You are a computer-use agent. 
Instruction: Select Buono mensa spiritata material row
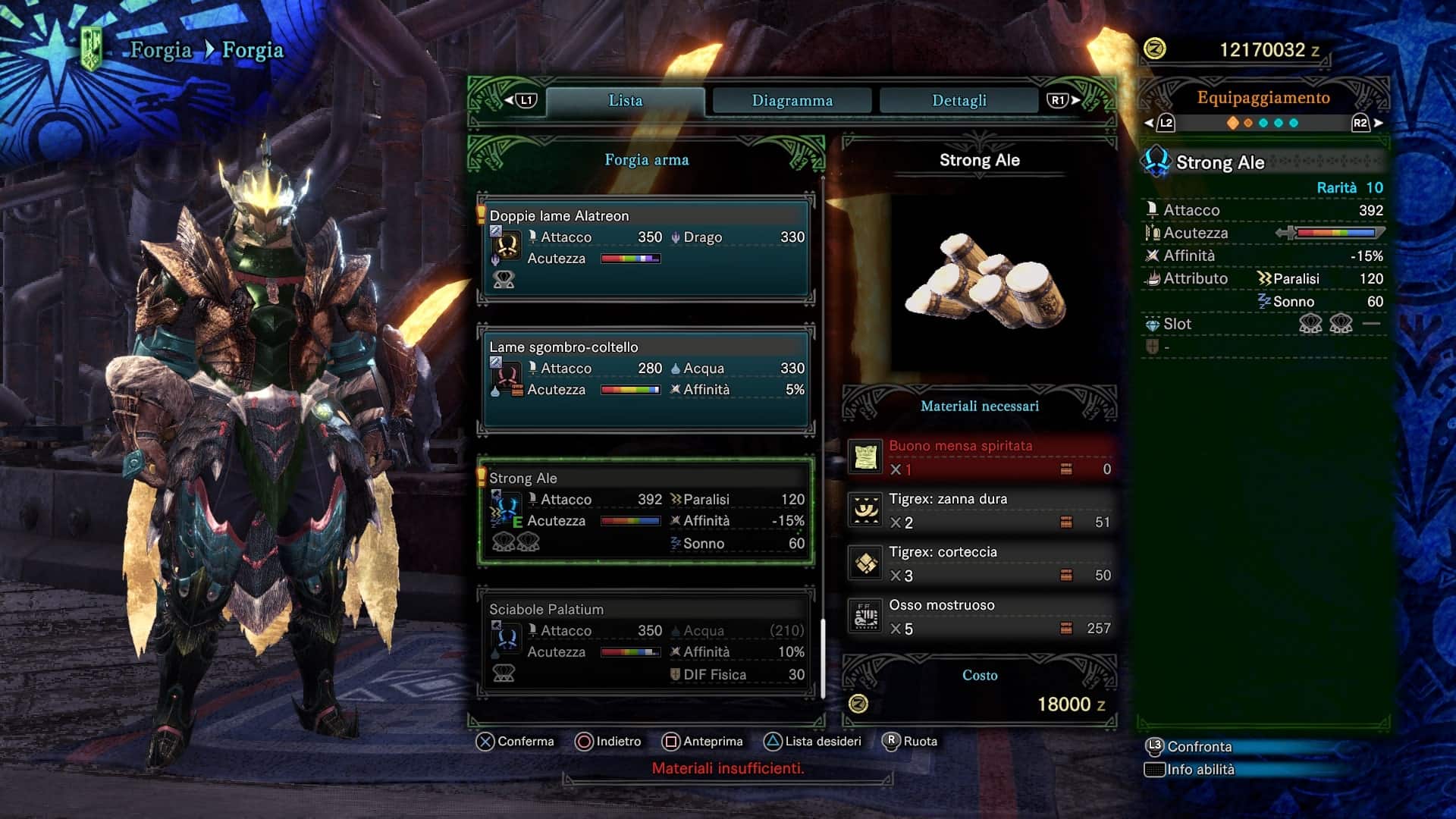pyautogui.click(x=980, y=457)
